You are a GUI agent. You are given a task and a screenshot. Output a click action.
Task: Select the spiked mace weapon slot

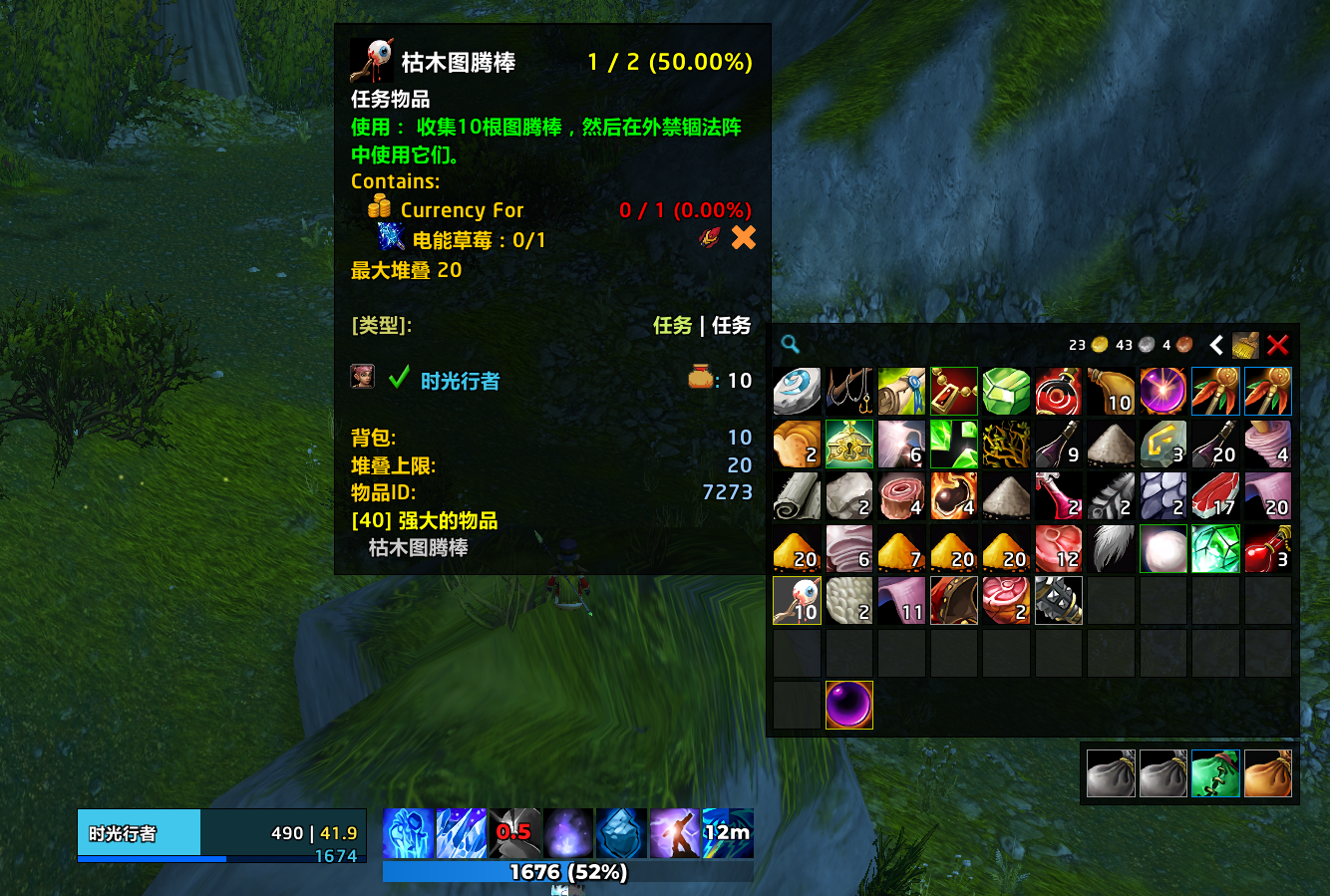[1059, 600]
